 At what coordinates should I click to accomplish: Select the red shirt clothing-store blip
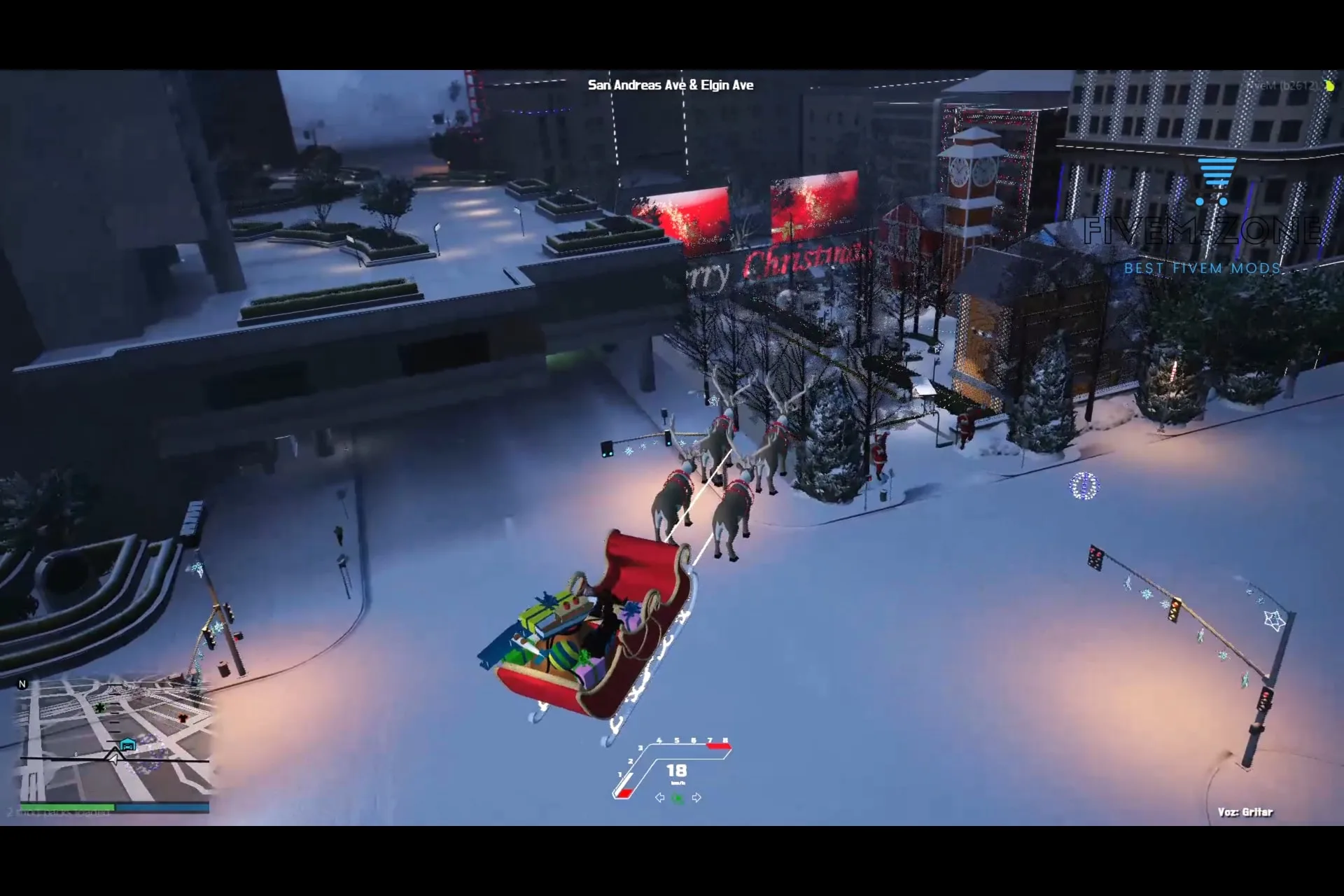tap(183, 718)
